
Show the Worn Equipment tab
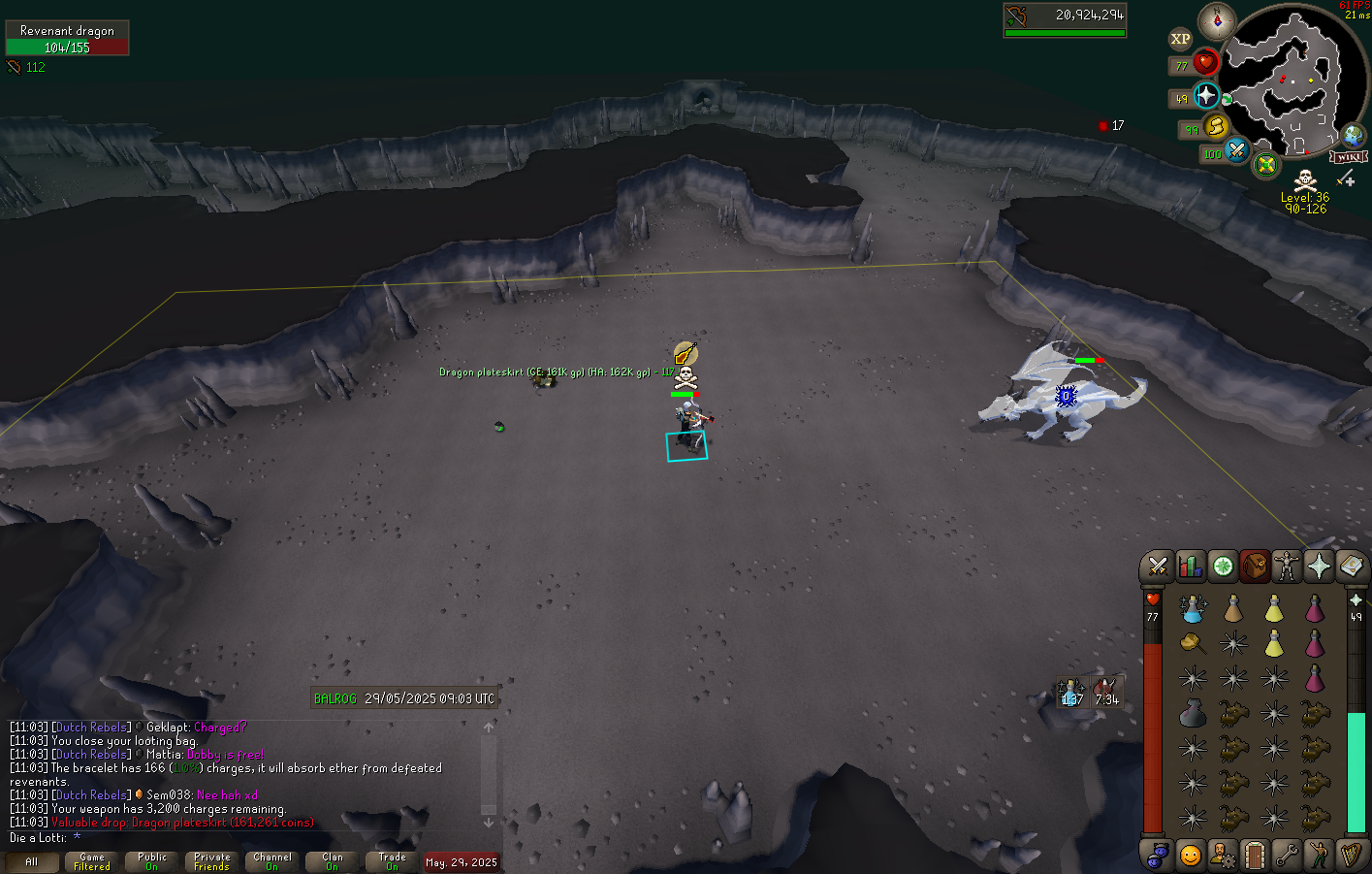click(x=1287, y=566)
